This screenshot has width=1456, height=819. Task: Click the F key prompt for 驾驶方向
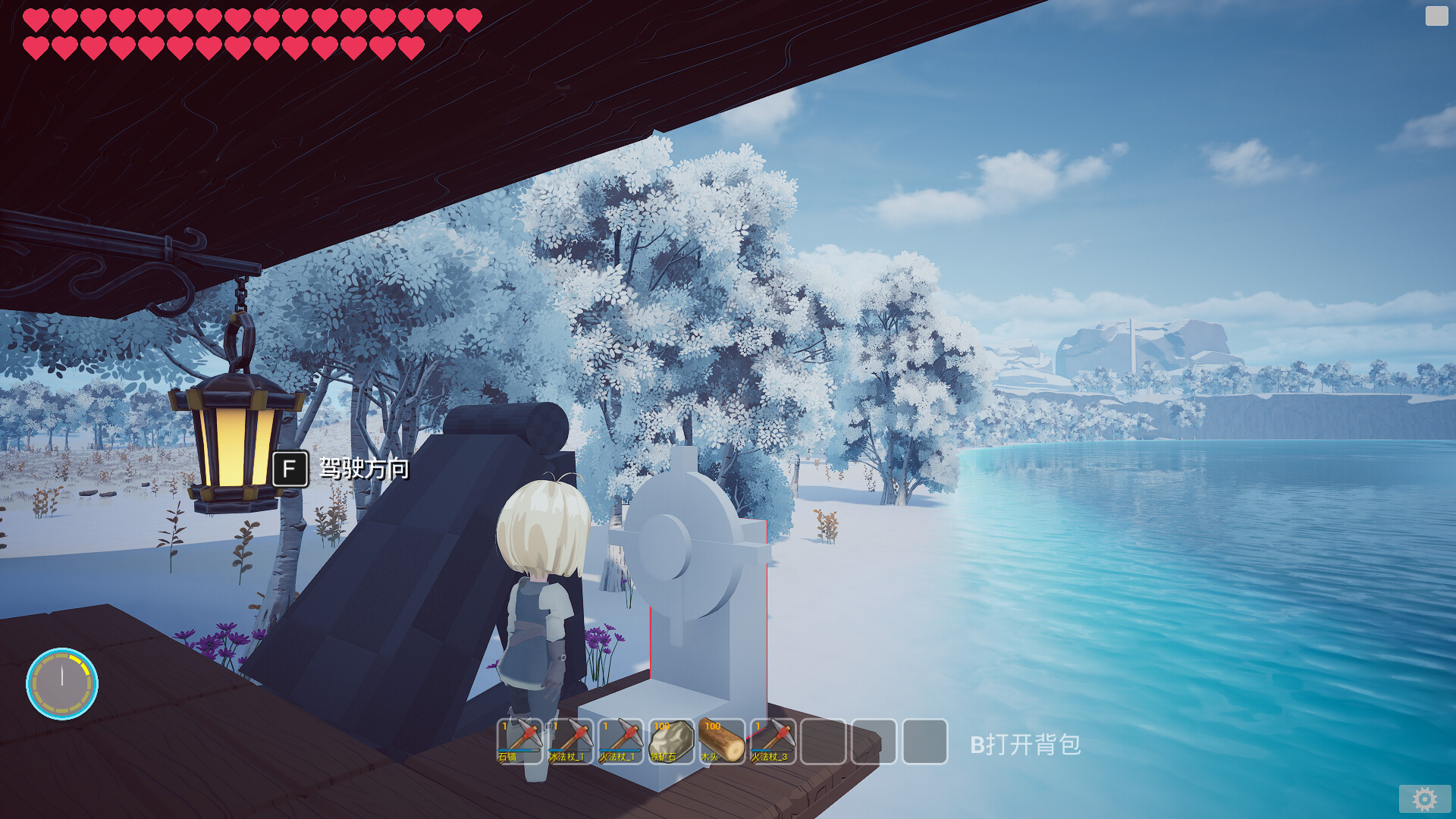(x=290, y=470)
